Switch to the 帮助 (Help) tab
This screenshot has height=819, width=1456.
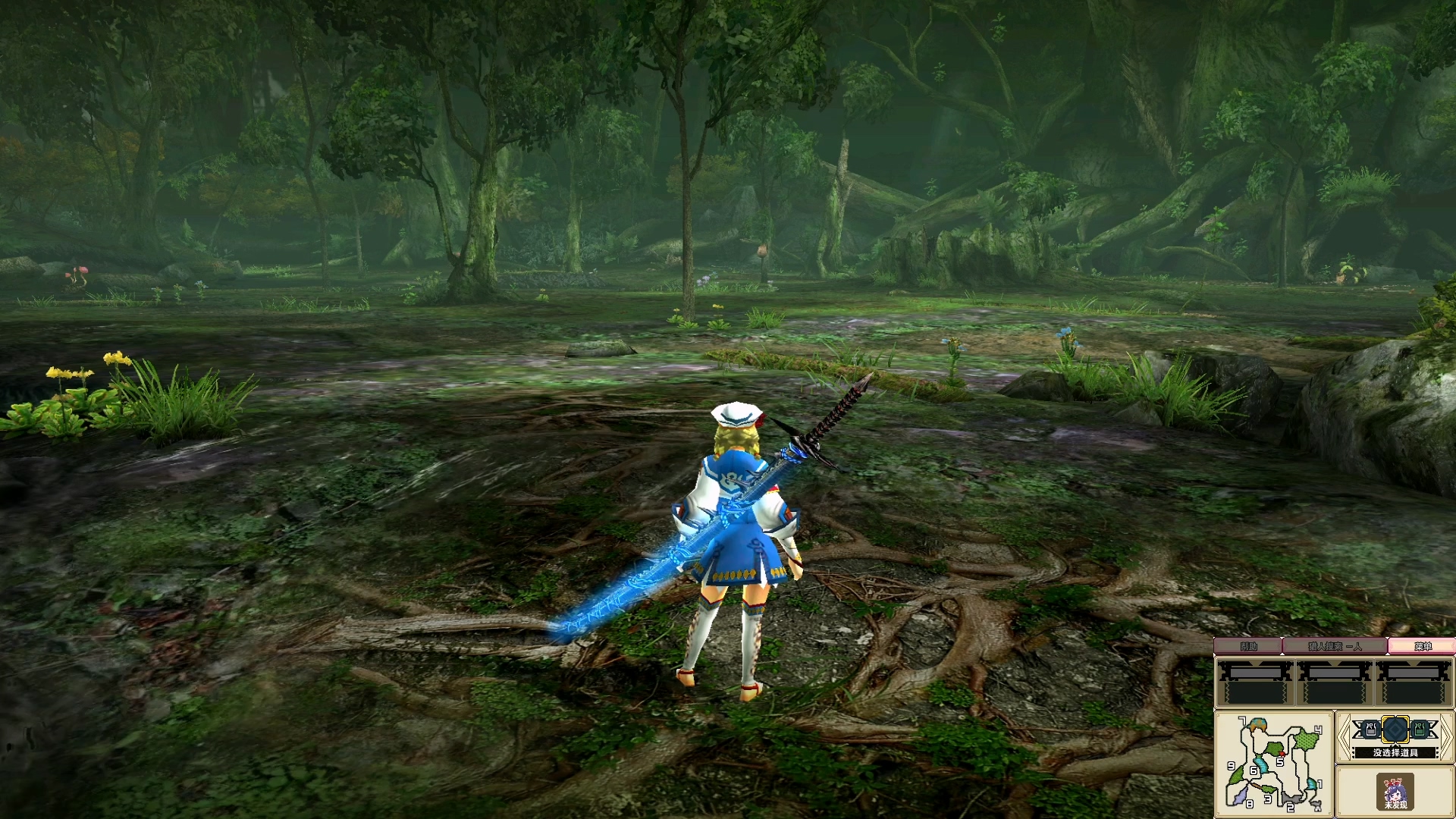coord(1248,645)
